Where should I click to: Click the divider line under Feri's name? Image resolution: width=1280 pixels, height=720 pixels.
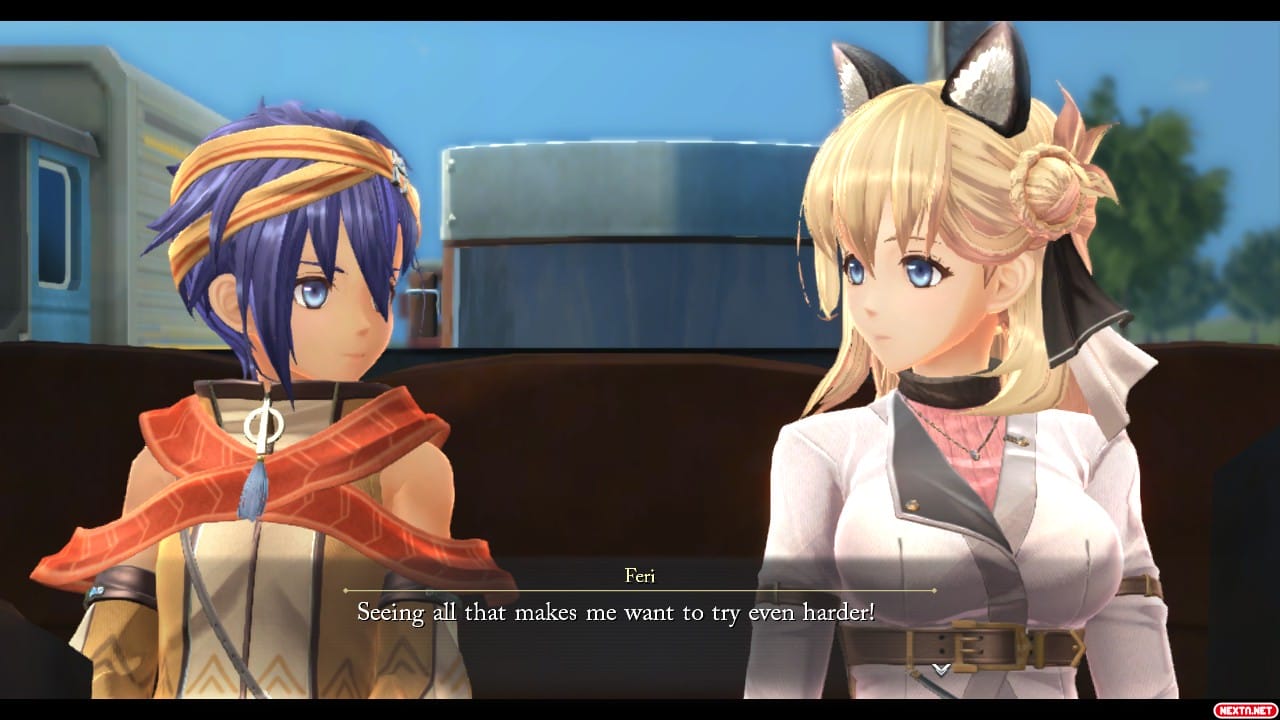[x=640, y=592]
